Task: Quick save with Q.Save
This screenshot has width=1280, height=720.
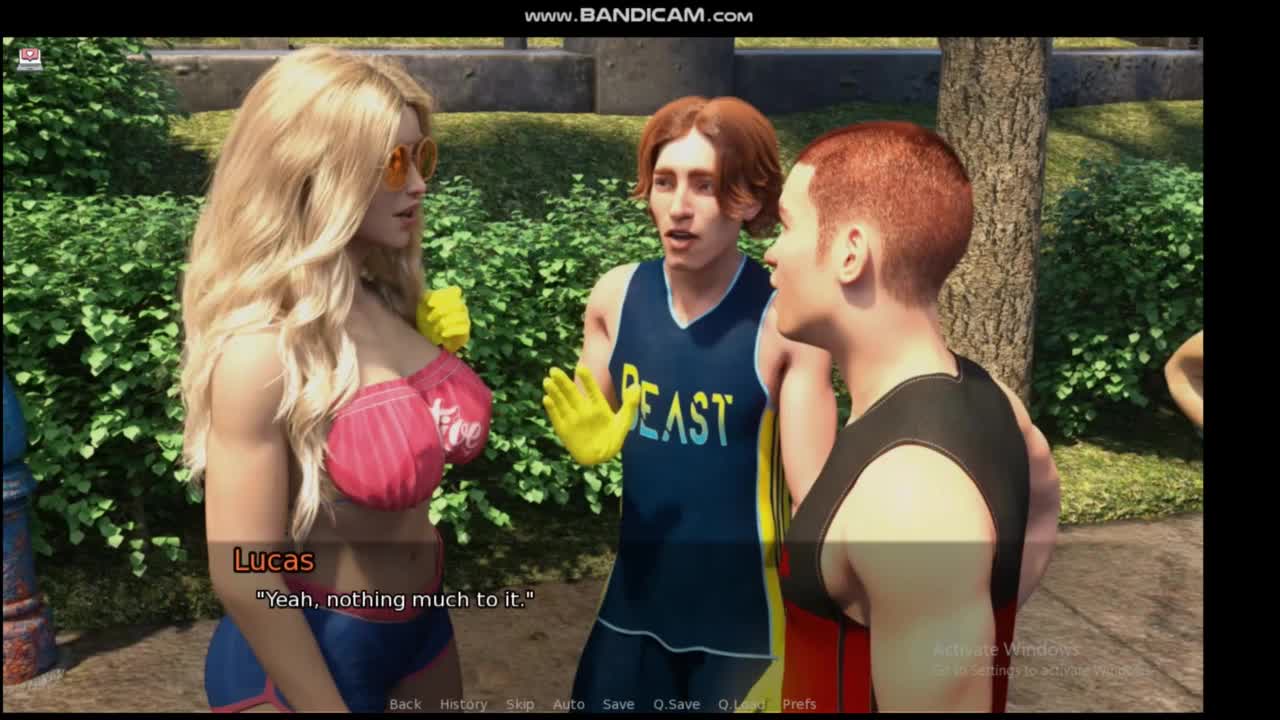Action: pos(676,704)
